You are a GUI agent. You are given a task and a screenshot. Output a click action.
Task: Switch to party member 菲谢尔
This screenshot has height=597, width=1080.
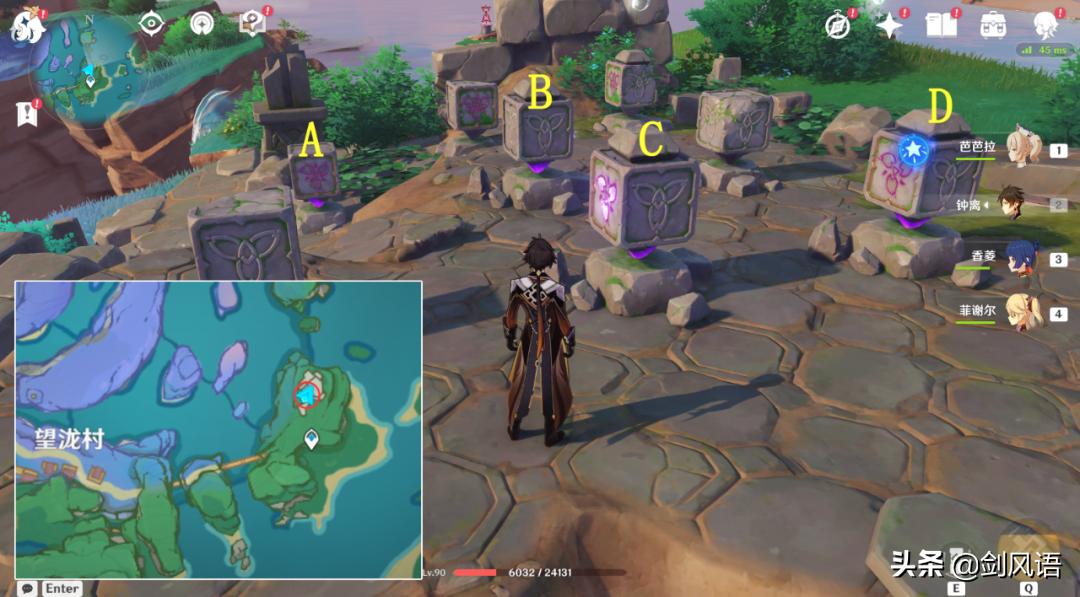1022,311
